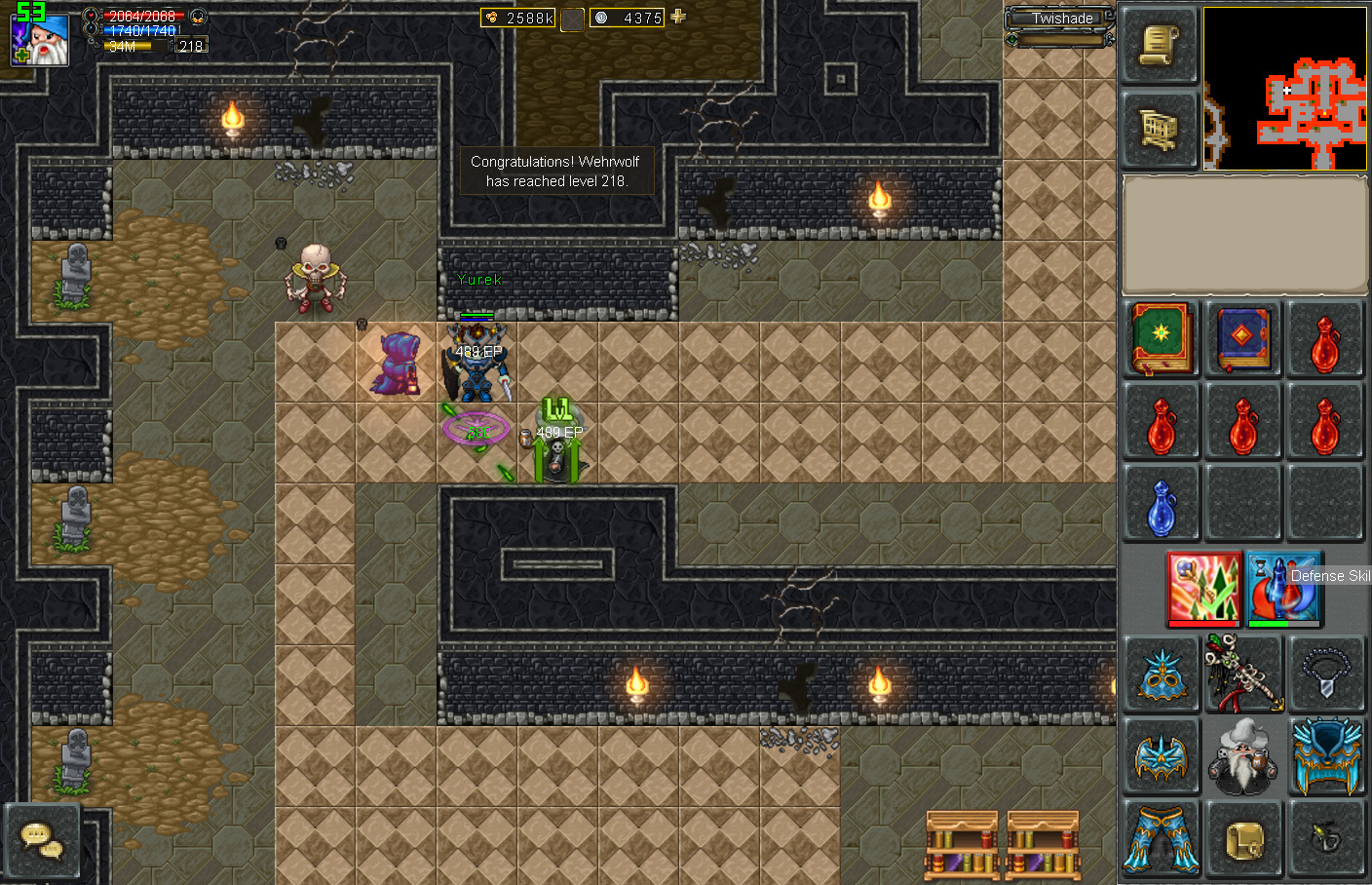
Task: Open the golden bag slot
Action: (x=1243, y=838)
